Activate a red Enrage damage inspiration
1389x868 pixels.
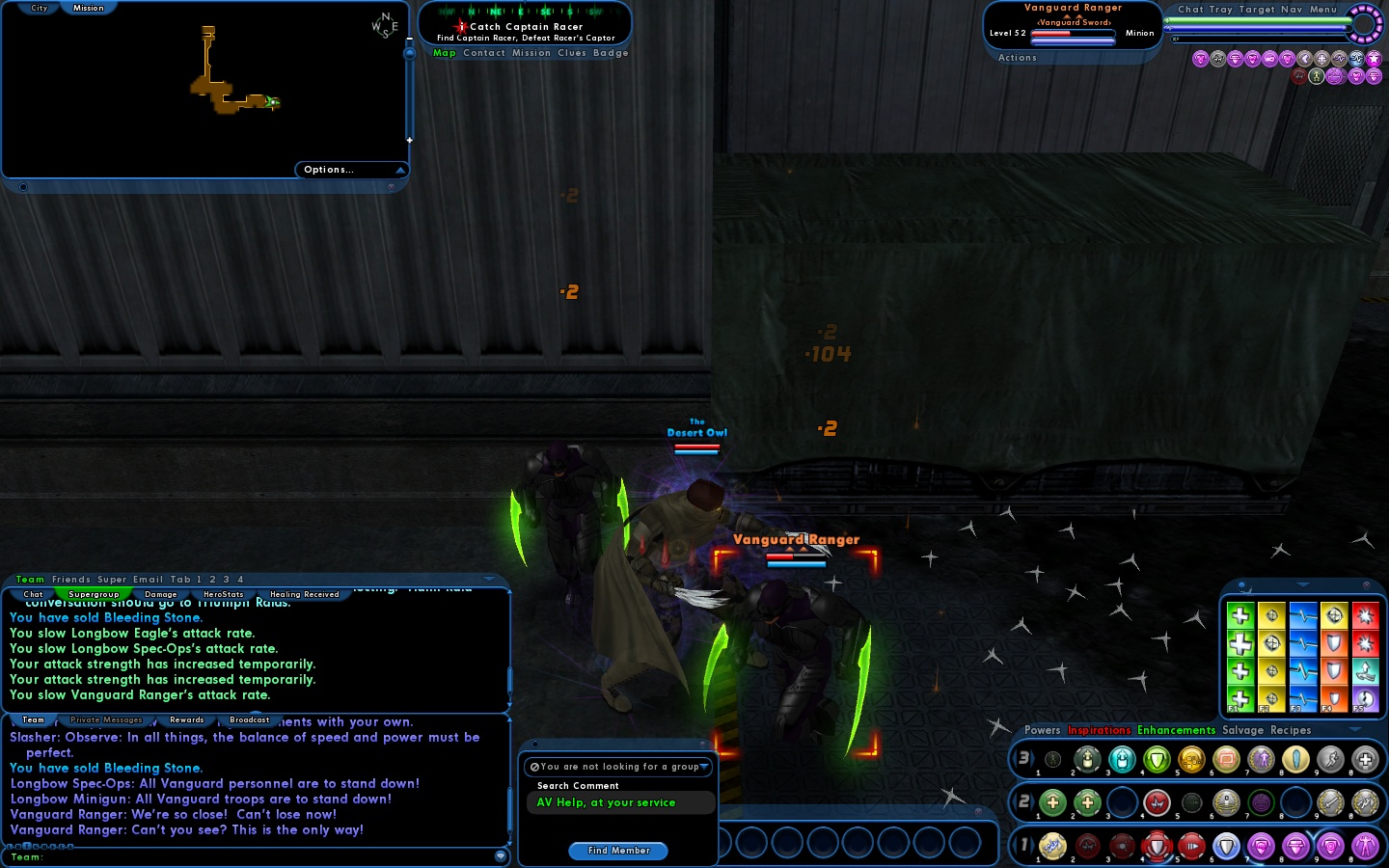1367,616
